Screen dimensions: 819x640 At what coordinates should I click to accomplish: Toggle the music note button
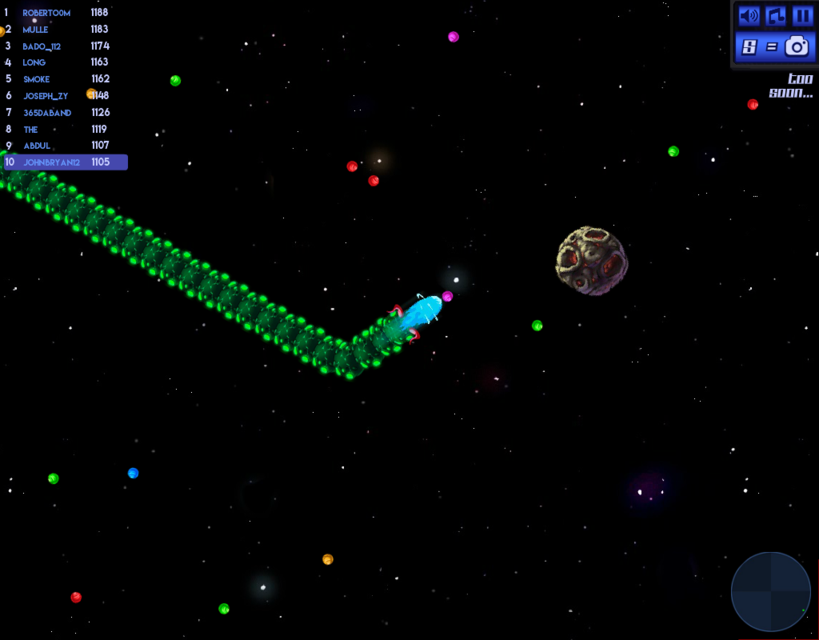(x=776, y=16)
